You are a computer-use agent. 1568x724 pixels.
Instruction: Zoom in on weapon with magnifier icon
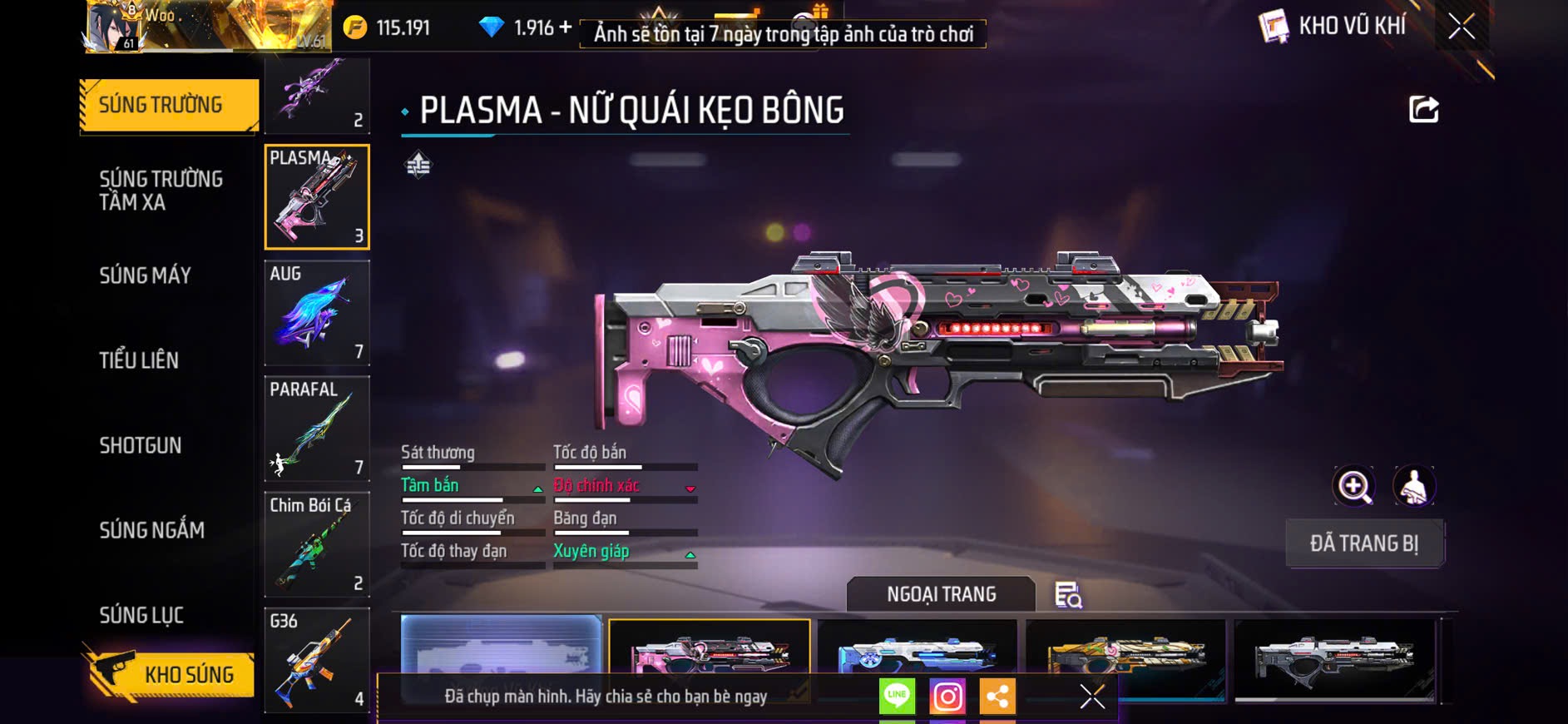point(1354,487)
